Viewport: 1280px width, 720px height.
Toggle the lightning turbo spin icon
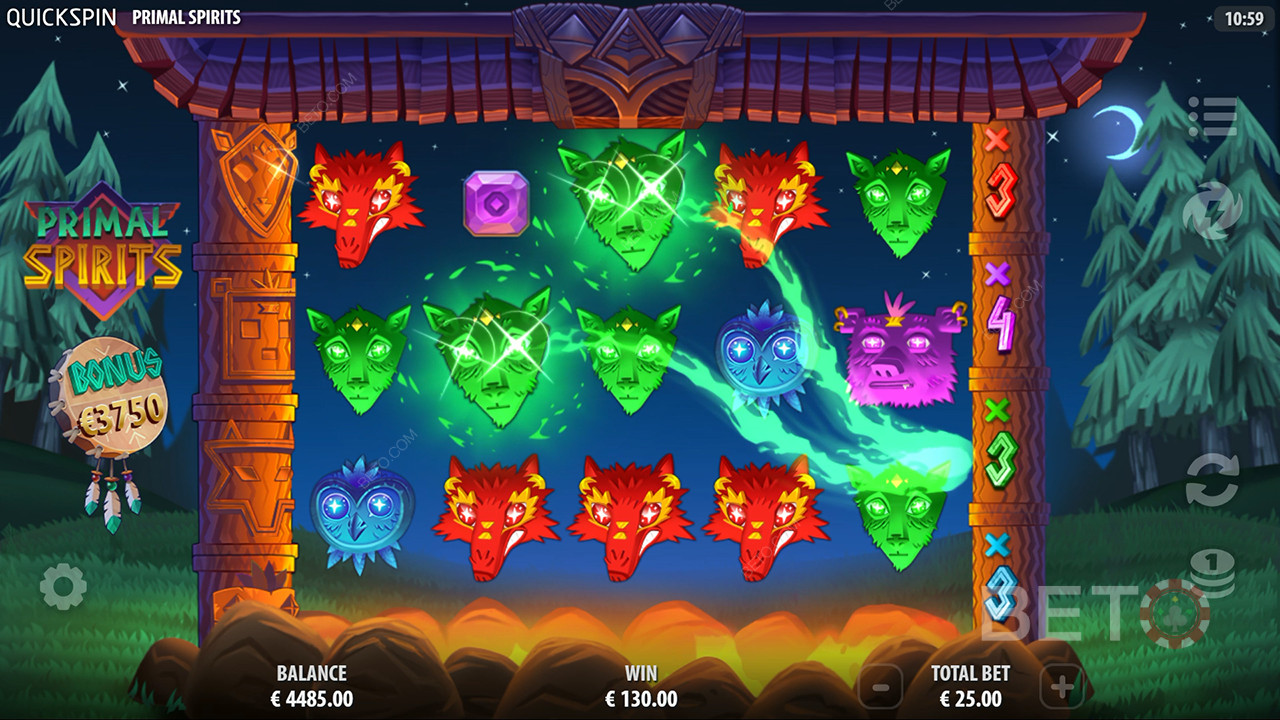pyautogui.click(x=1212, y=212)
